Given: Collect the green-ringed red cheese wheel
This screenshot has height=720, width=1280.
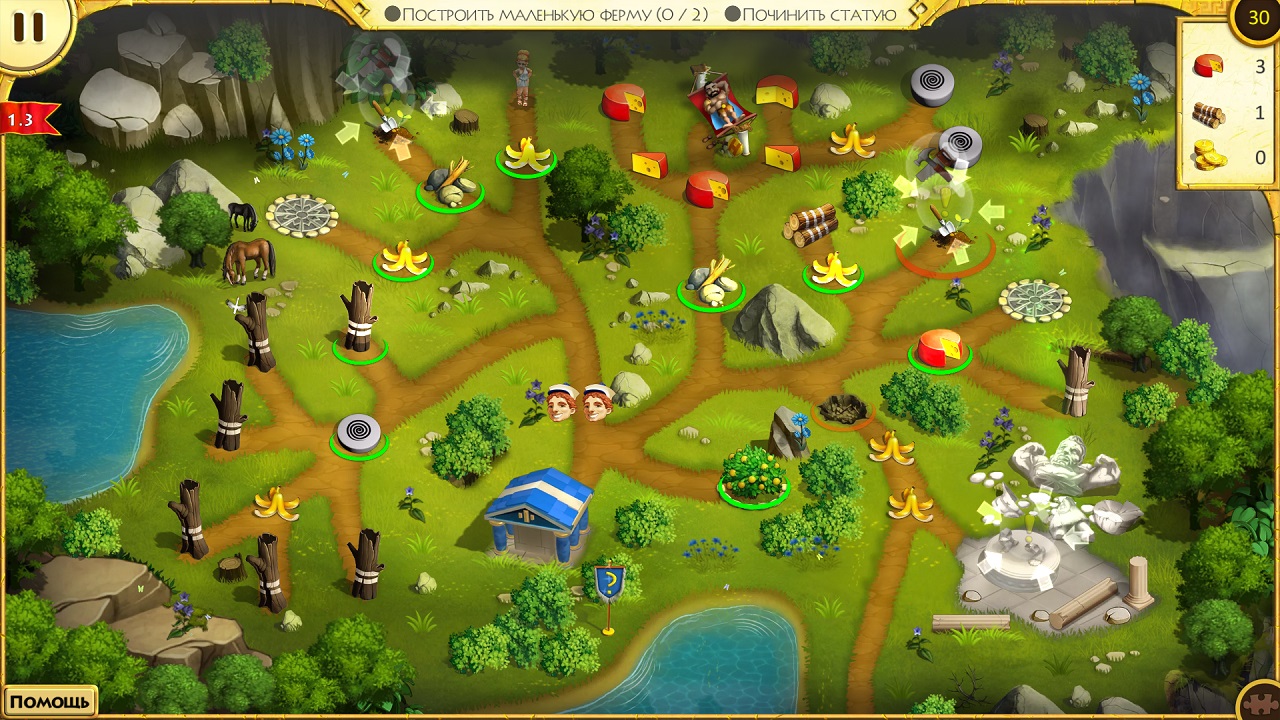Looking at the screenshot, I should pyautogui.click(x=940, y=349).
